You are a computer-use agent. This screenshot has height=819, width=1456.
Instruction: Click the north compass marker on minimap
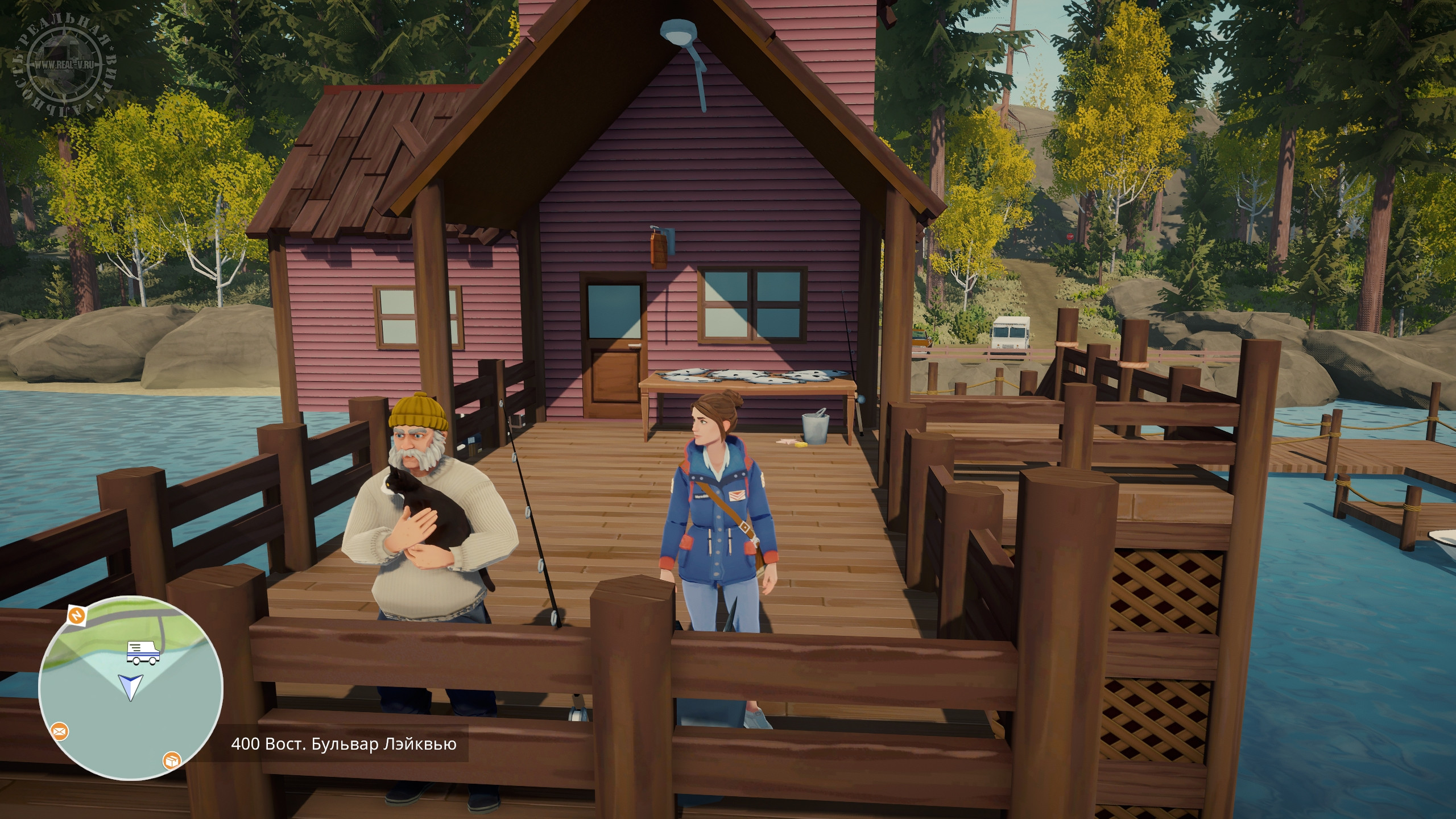76,615
